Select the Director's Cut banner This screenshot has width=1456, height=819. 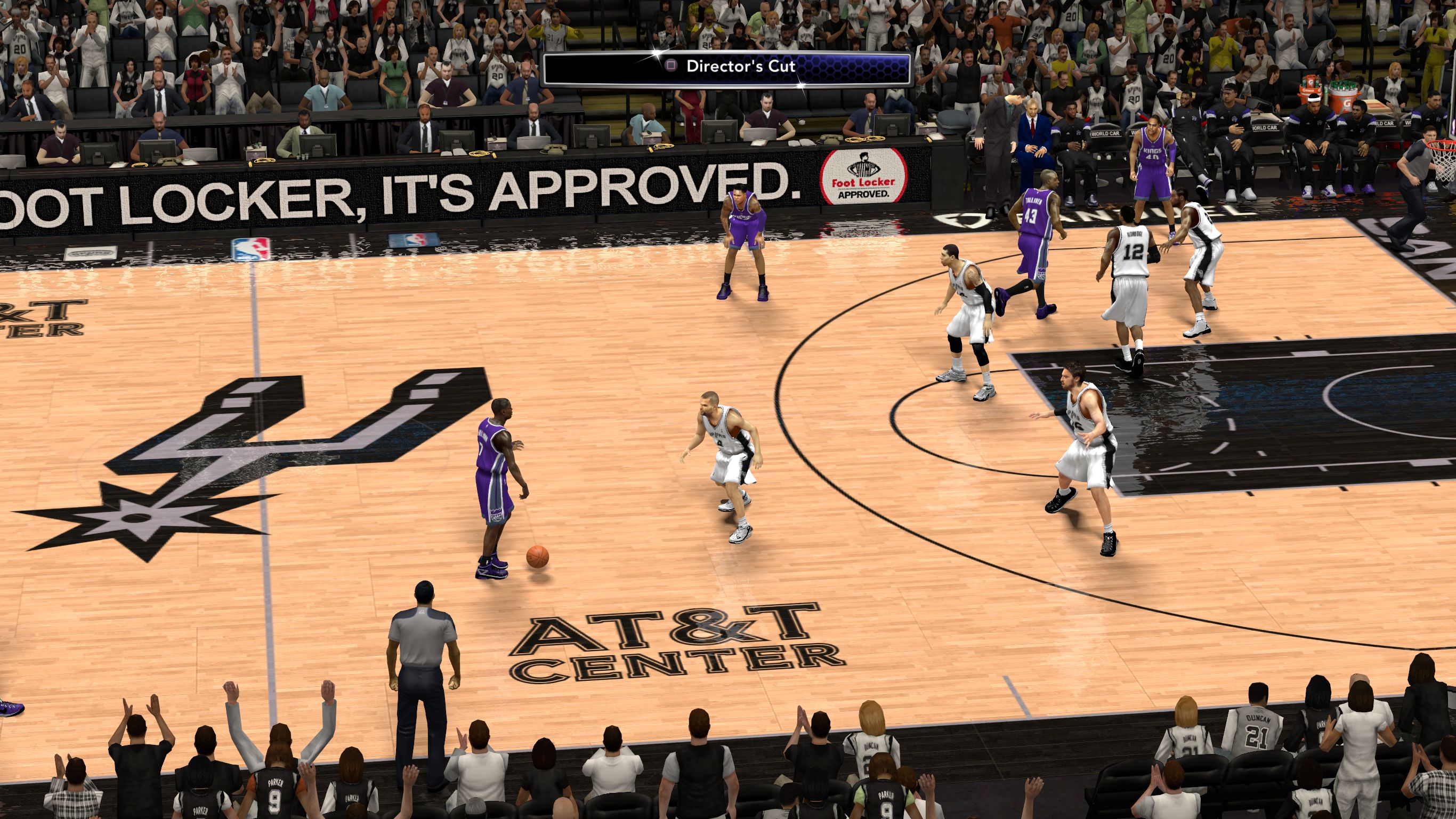click(727, 67)
